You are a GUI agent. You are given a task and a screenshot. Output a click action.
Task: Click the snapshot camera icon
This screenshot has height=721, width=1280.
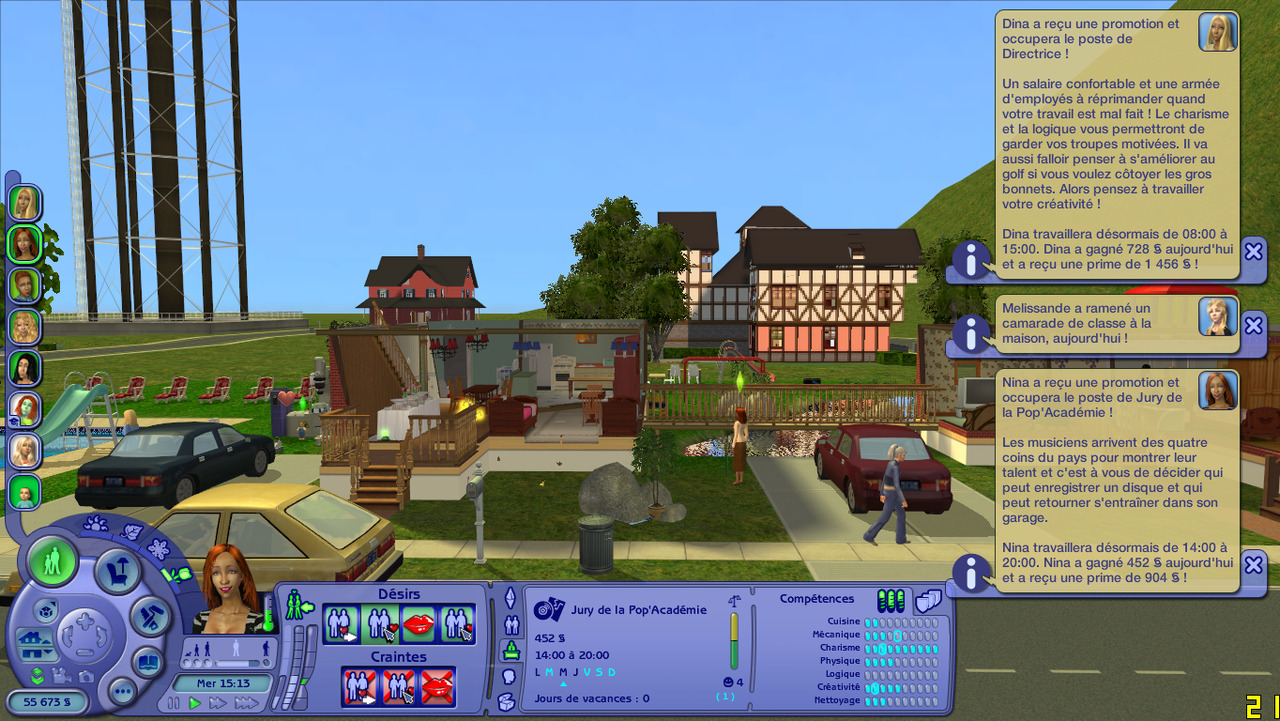click(87, 675)
